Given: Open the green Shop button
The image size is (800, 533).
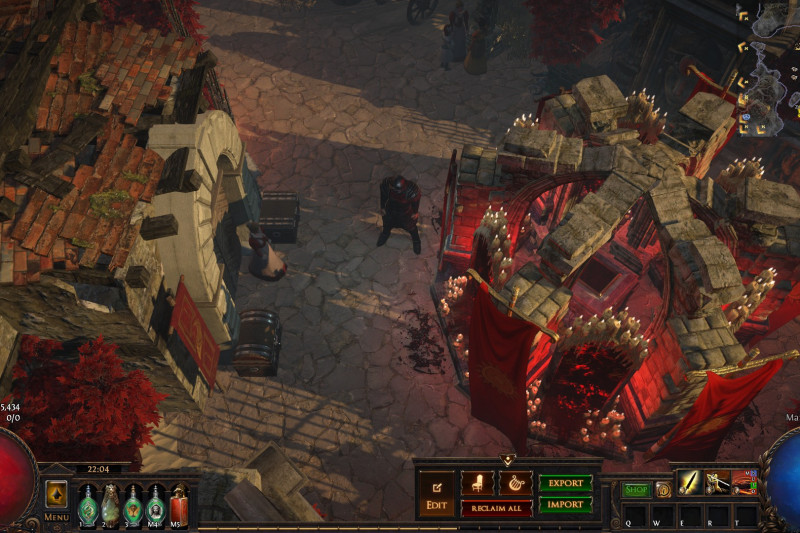Looking at the screenshot, I should point(636,489).
